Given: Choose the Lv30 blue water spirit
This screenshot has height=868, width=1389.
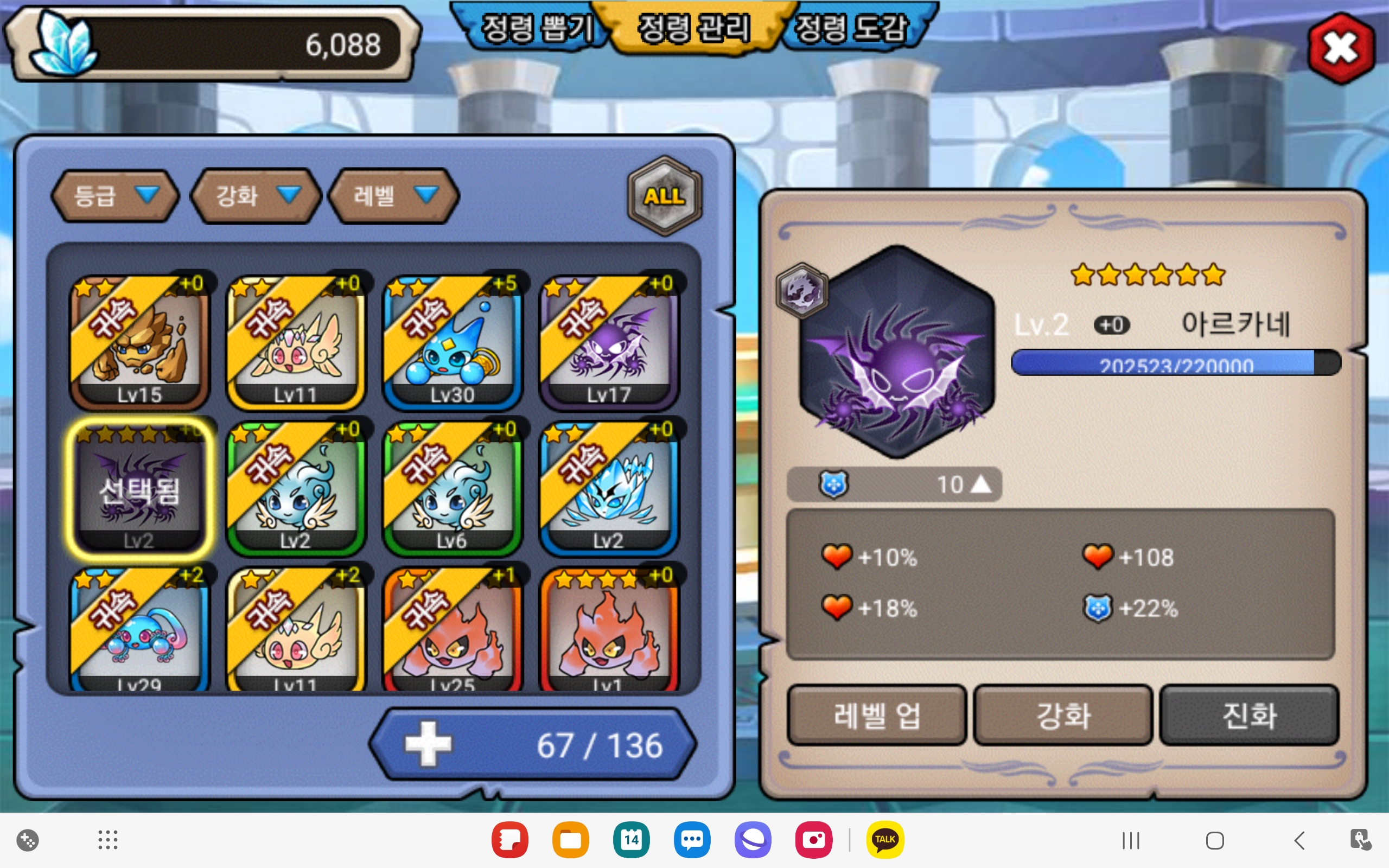Looking at the screenshot, I should click(453, 341).
